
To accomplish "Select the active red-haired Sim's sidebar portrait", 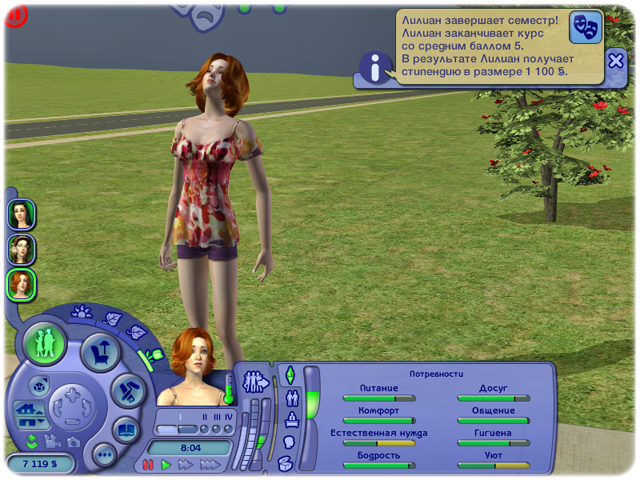I will [21, 284].
